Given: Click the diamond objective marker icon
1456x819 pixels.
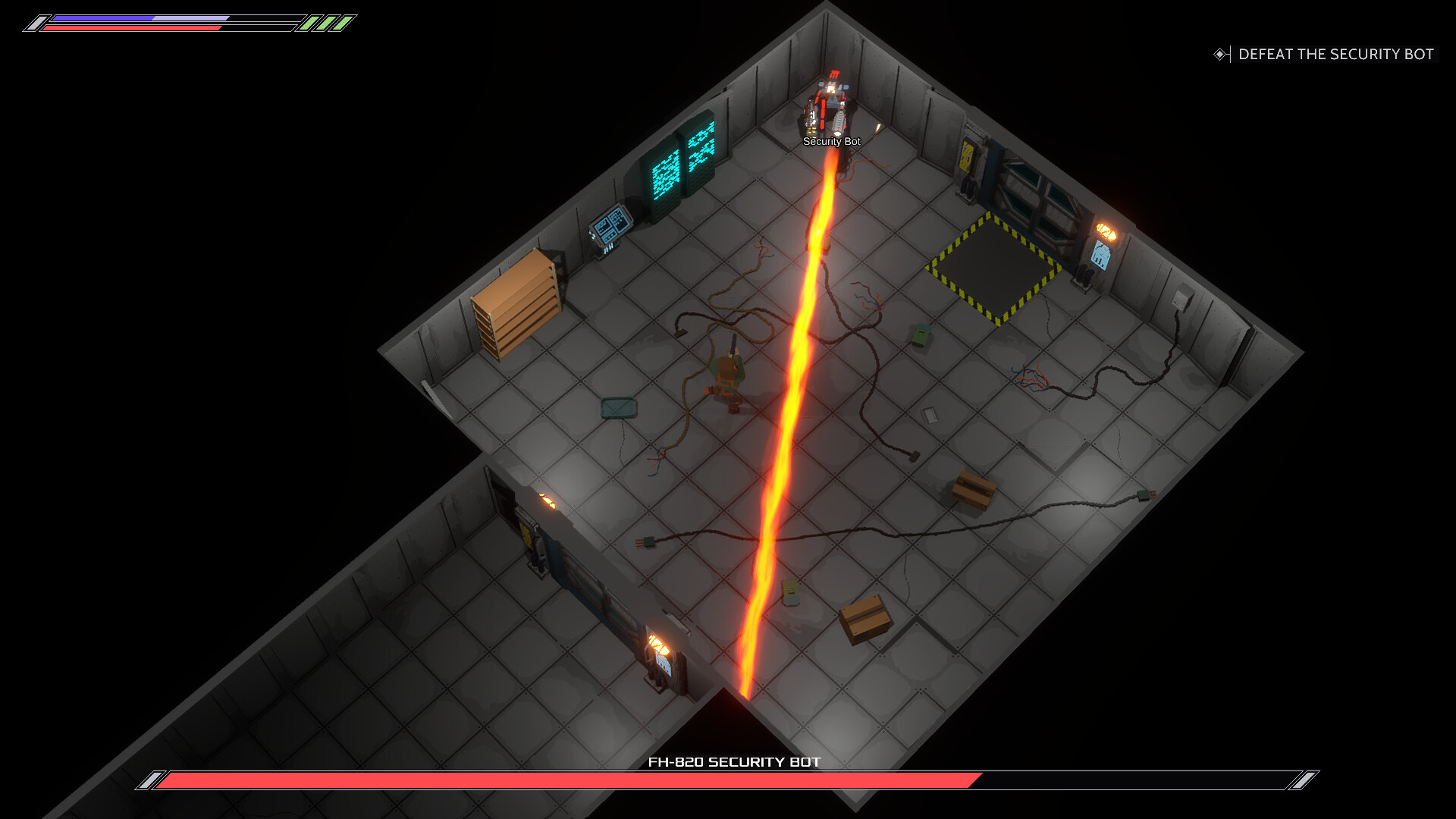Looking at the screenshot, I should pos(1221,54).
